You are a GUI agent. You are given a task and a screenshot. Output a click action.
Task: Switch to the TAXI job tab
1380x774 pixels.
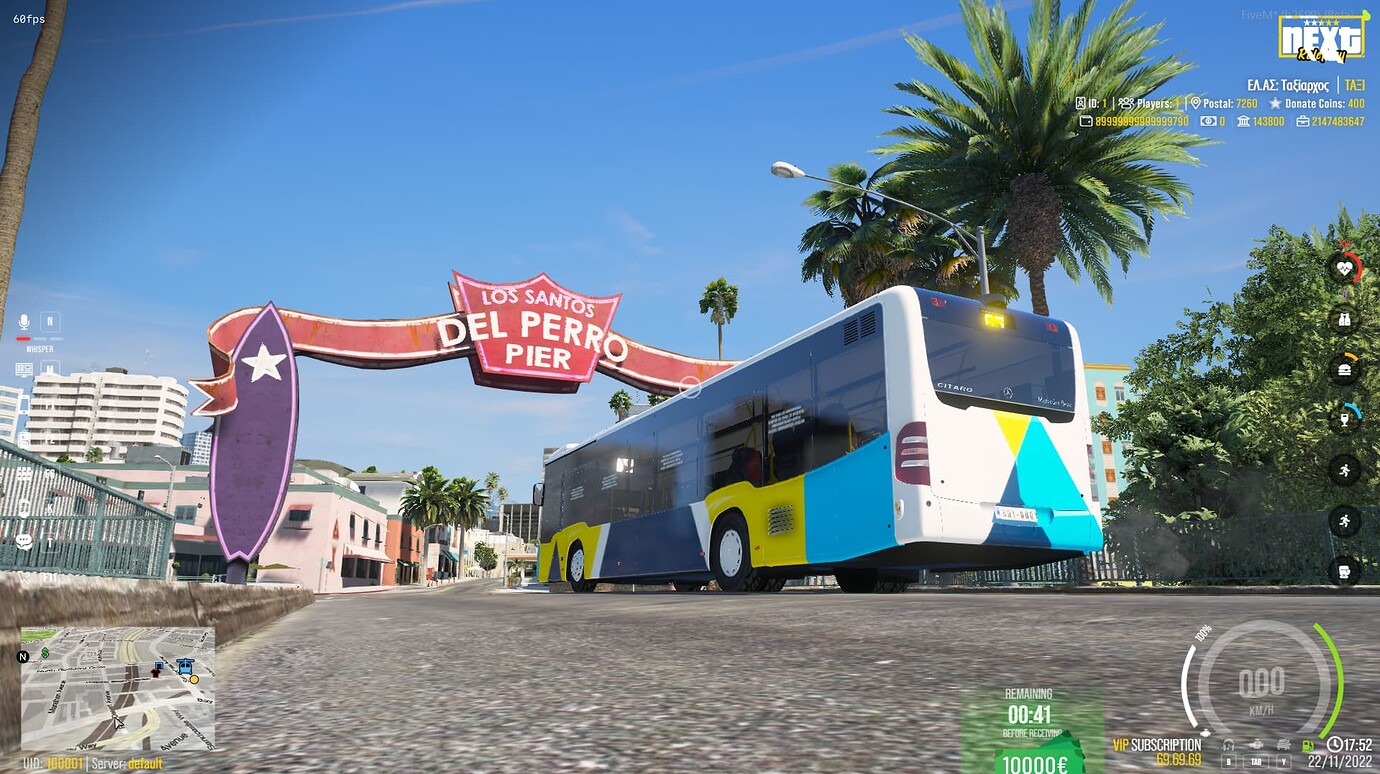[1356, 85]
